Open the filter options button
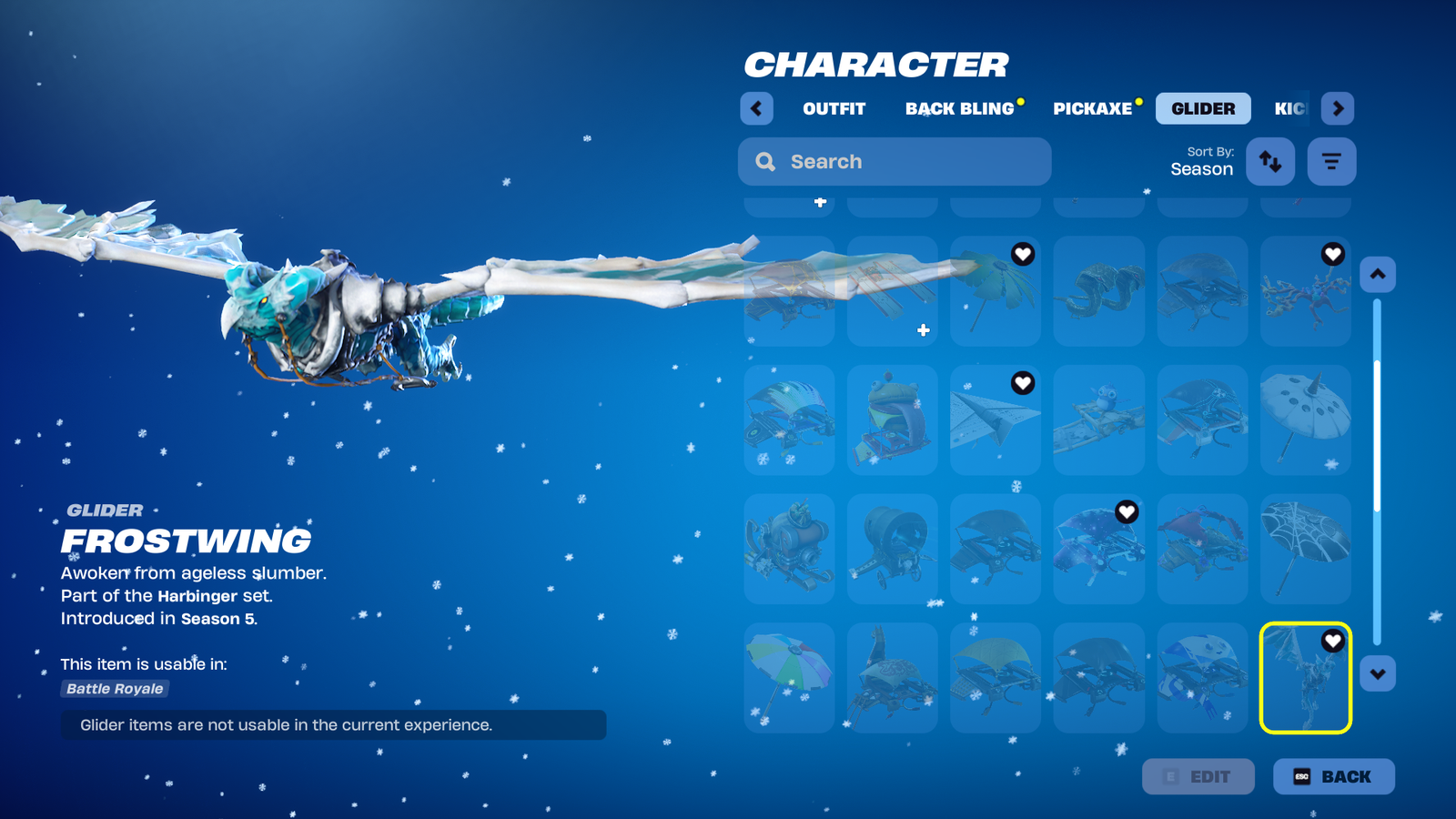Screen dimensions: 1456x819 pos(1331,162)
